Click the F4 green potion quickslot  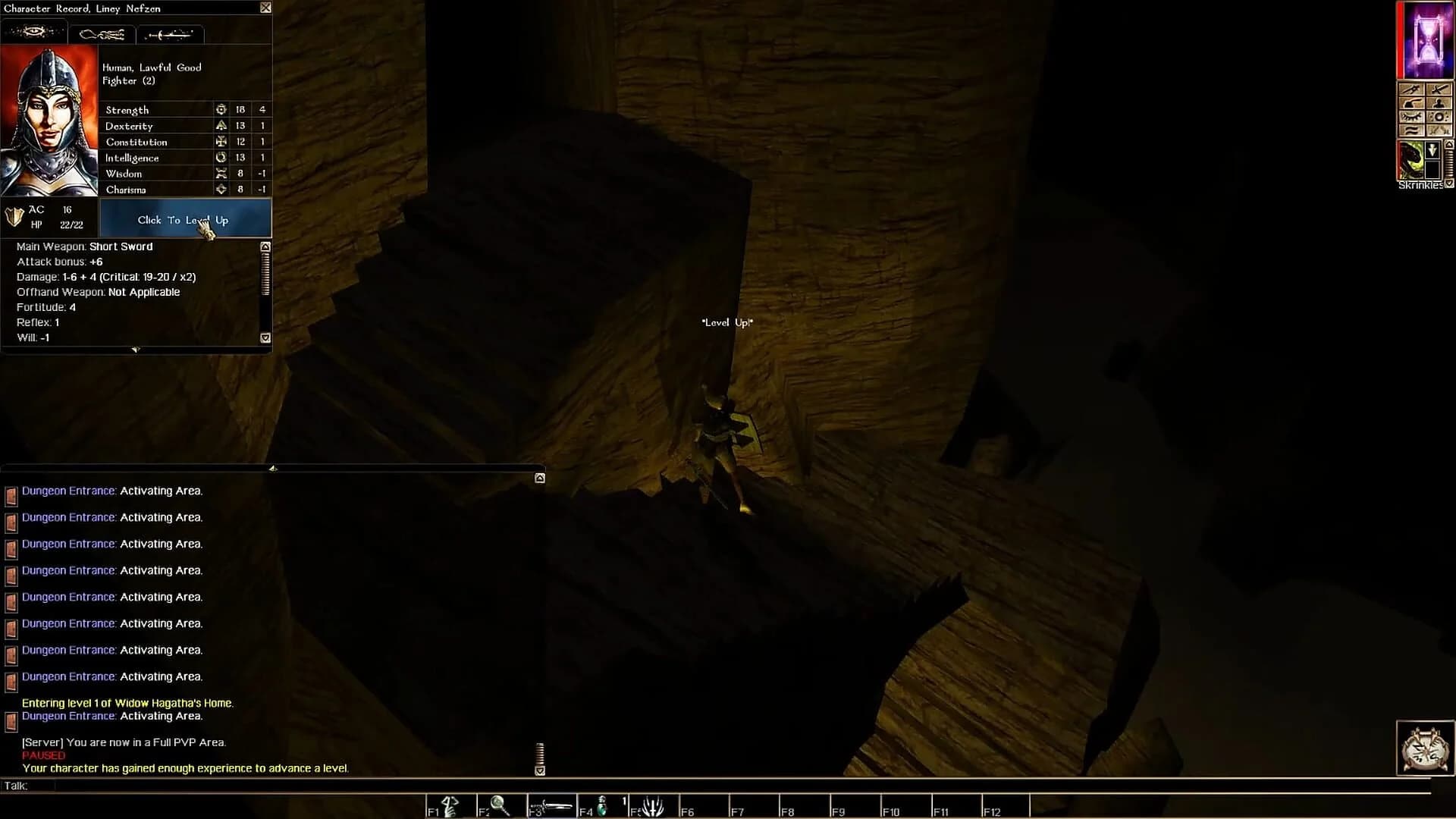coord(602,805)
